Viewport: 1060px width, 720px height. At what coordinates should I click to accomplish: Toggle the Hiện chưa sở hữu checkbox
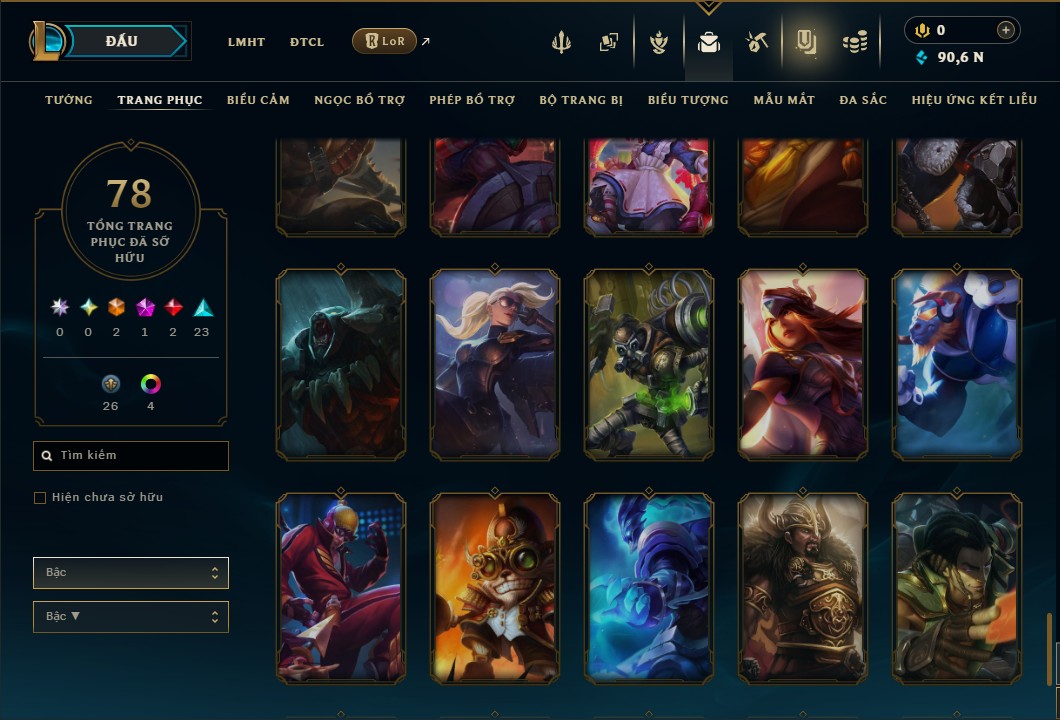click(40, 498)
